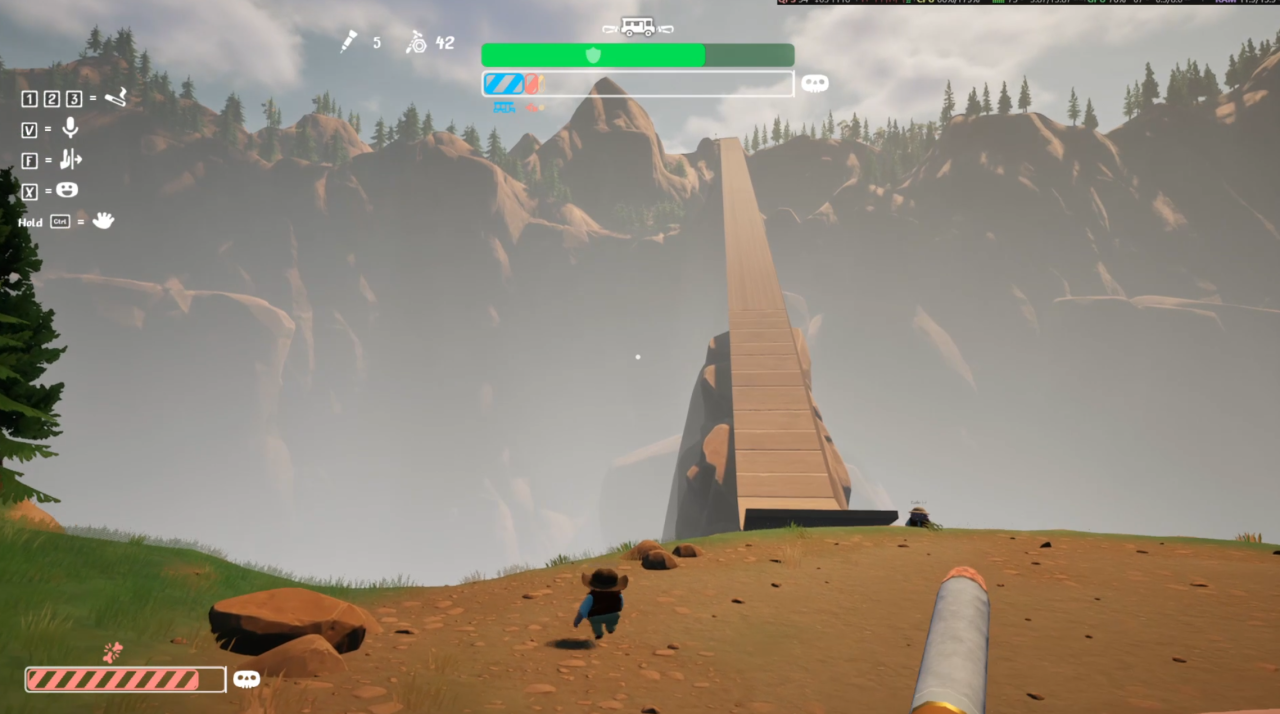The height and width of the screenshot is (714, 1280).
Task: Click the wheel icon beside the 42 count
Action: tap(416, 42)
